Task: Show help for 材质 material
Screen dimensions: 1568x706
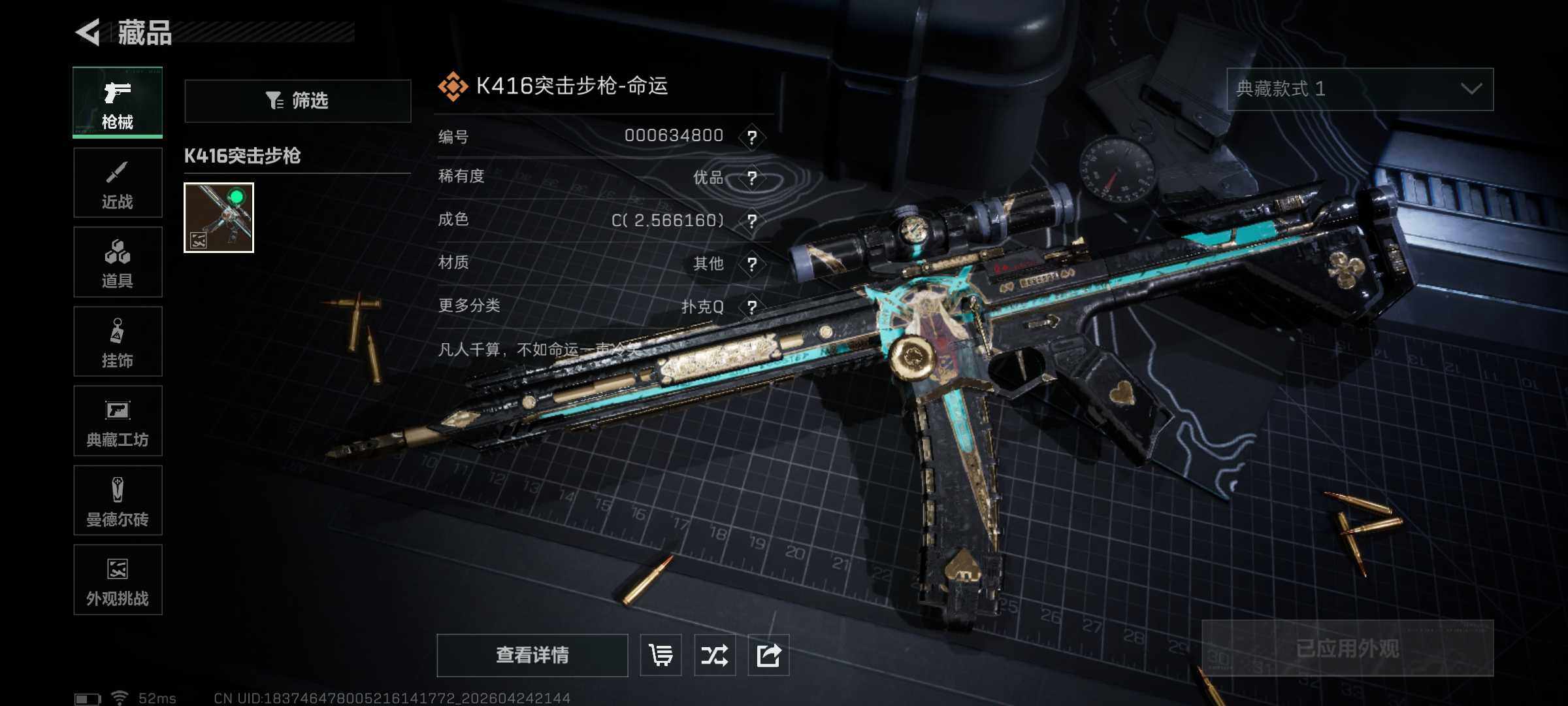Action: (752, 264)
